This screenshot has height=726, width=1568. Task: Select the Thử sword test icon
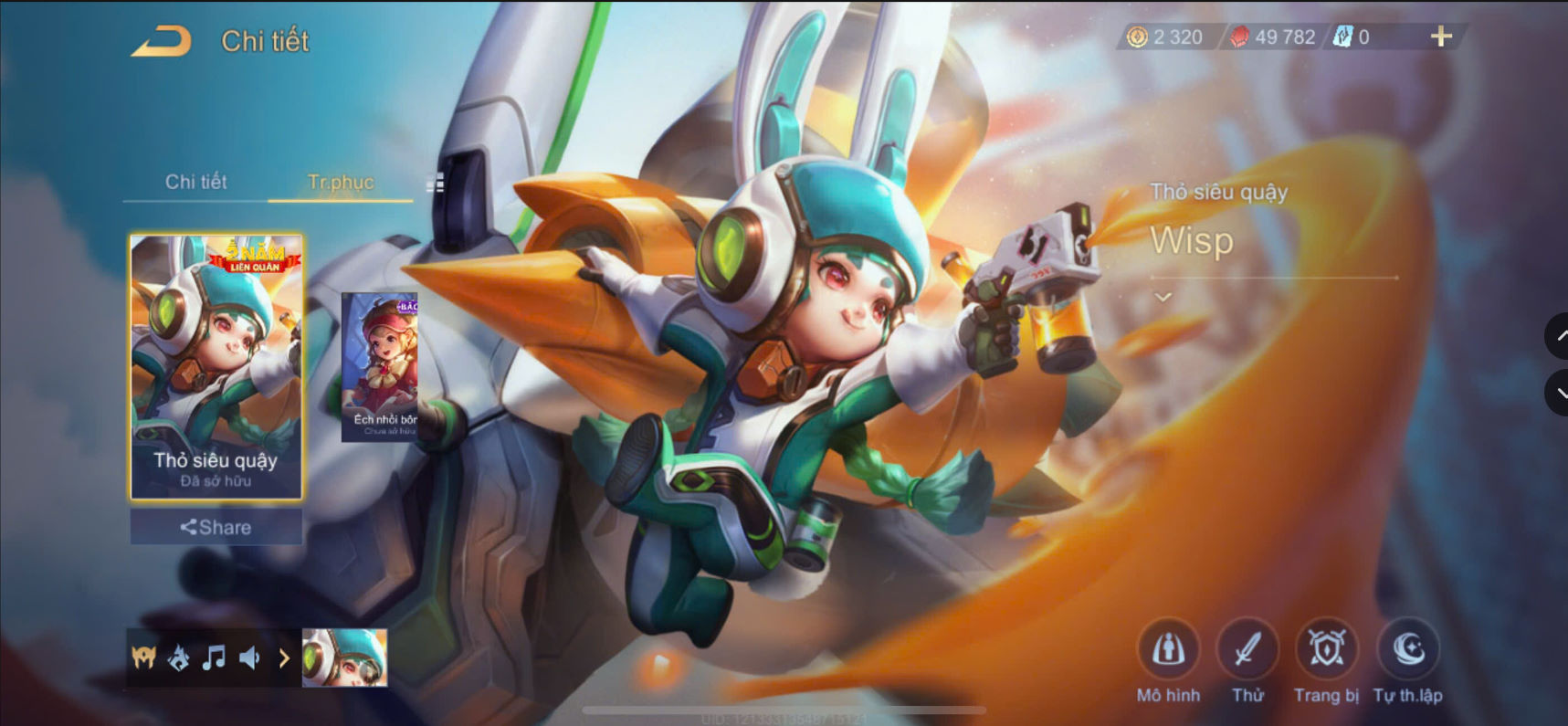(1248, 650)
